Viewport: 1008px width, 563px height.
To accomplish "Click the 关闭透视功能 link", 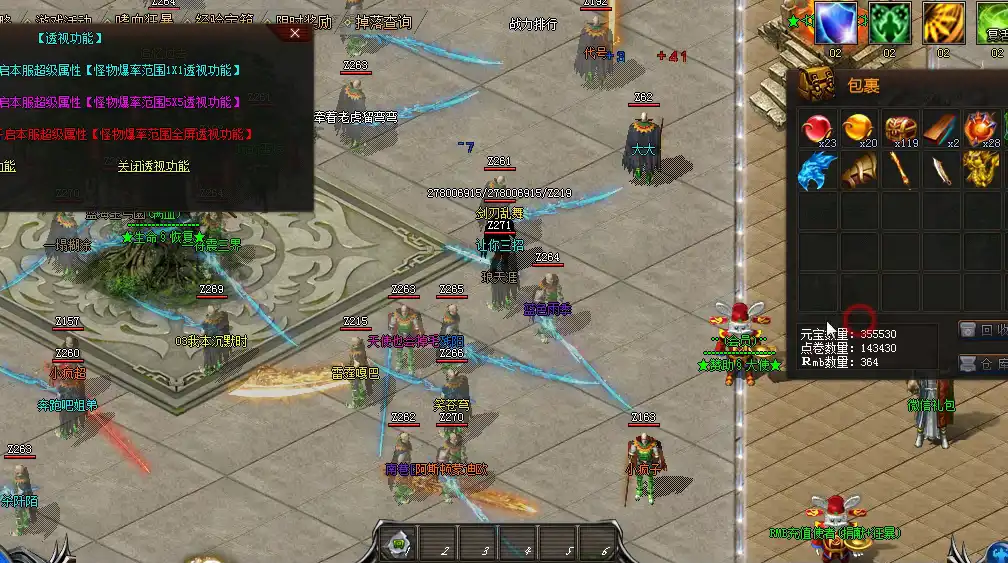I will pyautogui.click(x=153, y=166).
